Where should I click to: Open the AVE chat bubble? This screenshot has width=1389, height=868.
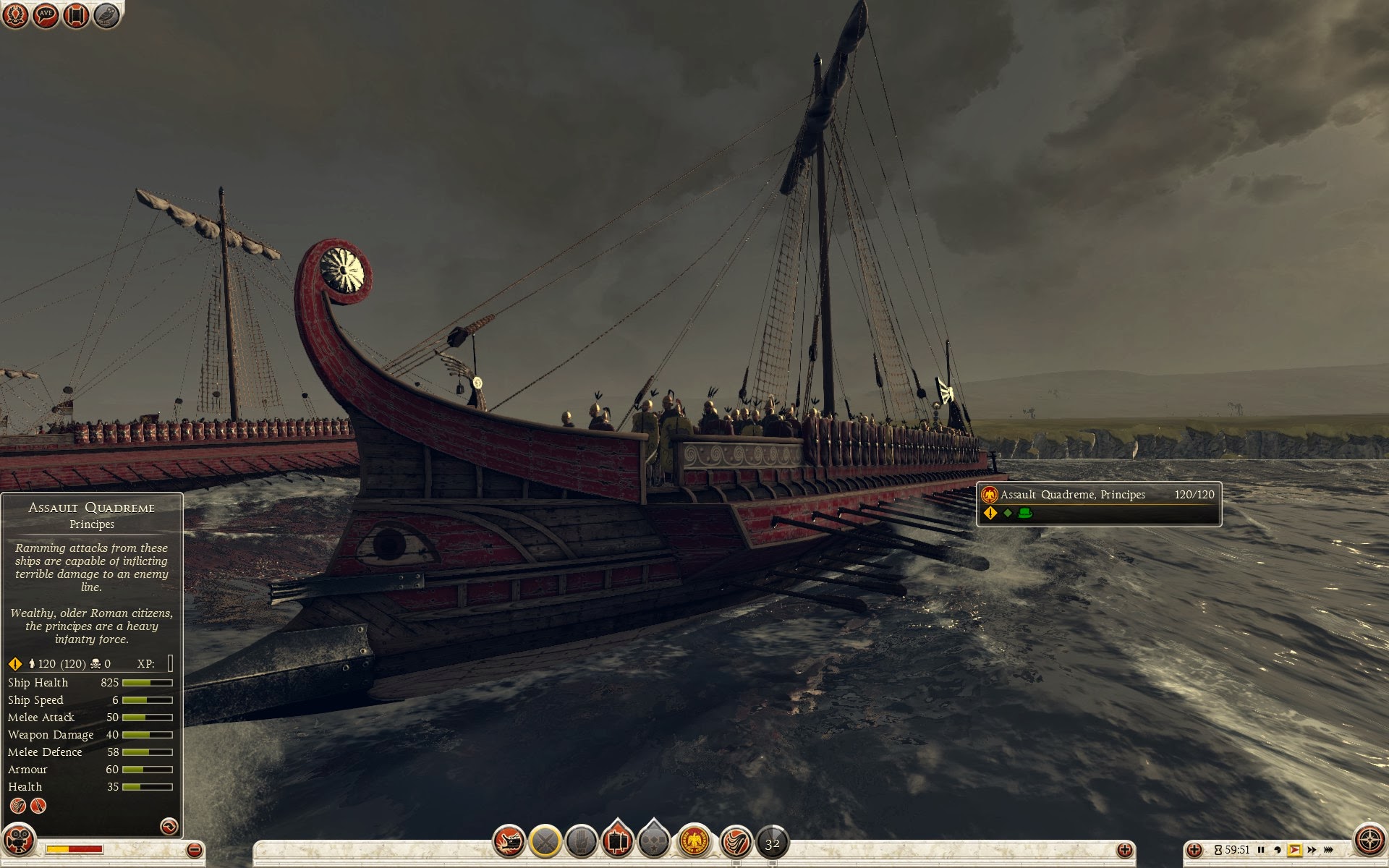tap(46, 15)
